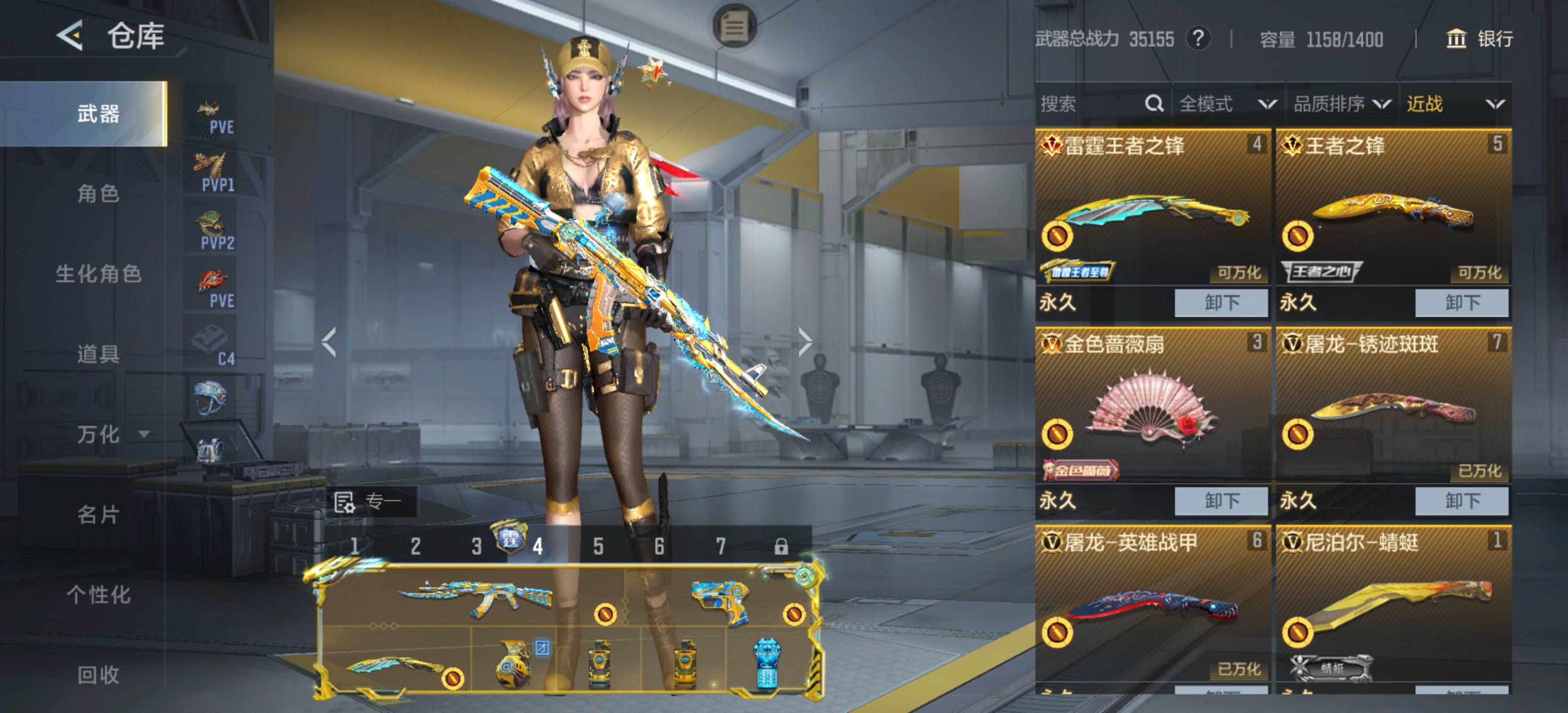
Task: Open the 名片 section
Action: coord(98,514)
